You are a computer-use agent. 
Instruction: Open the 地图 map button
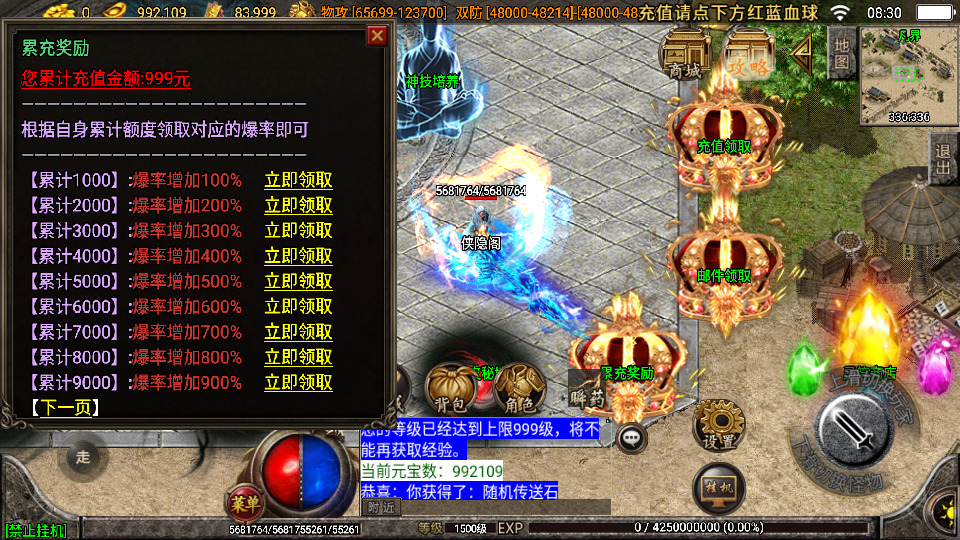pos(842,53)
